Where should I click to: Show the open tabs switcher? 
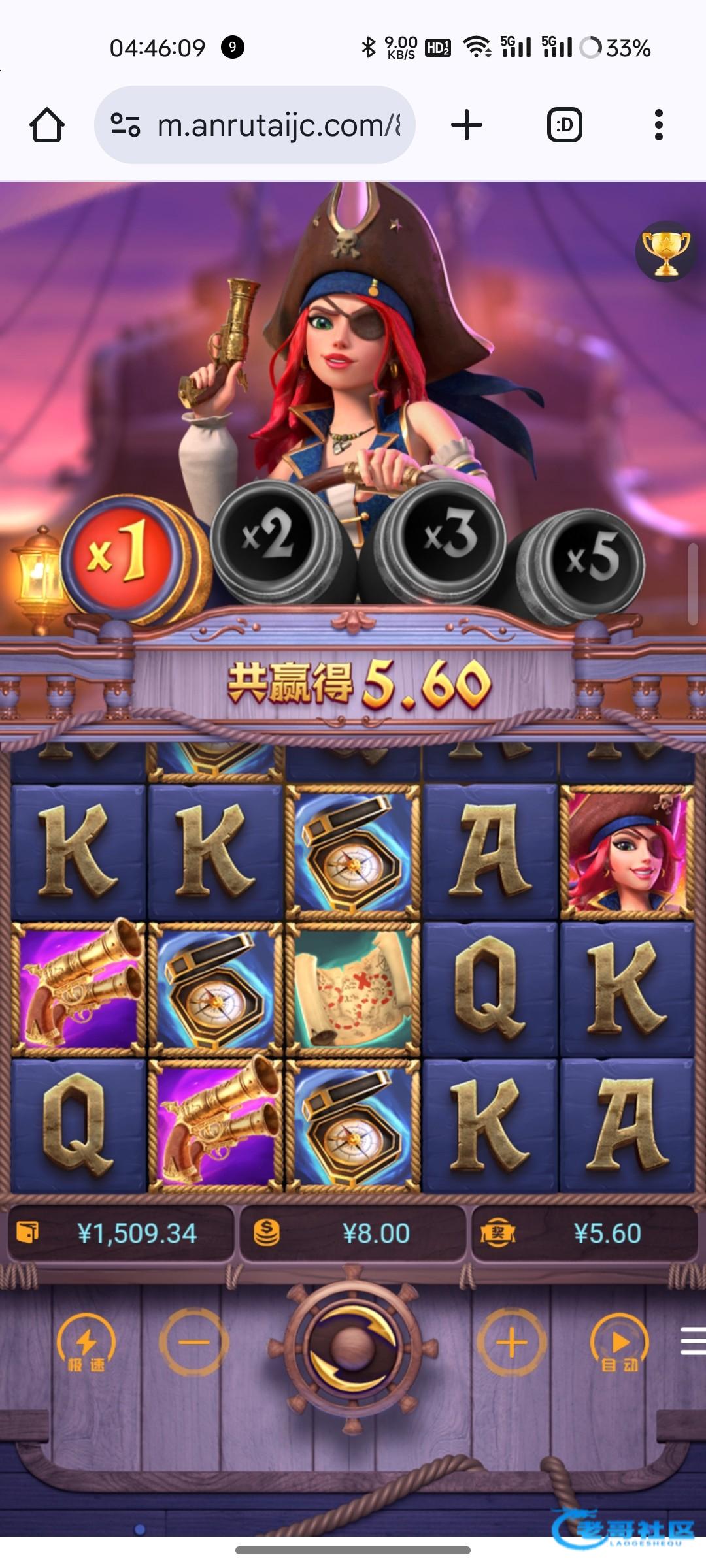tap(564, 125)
